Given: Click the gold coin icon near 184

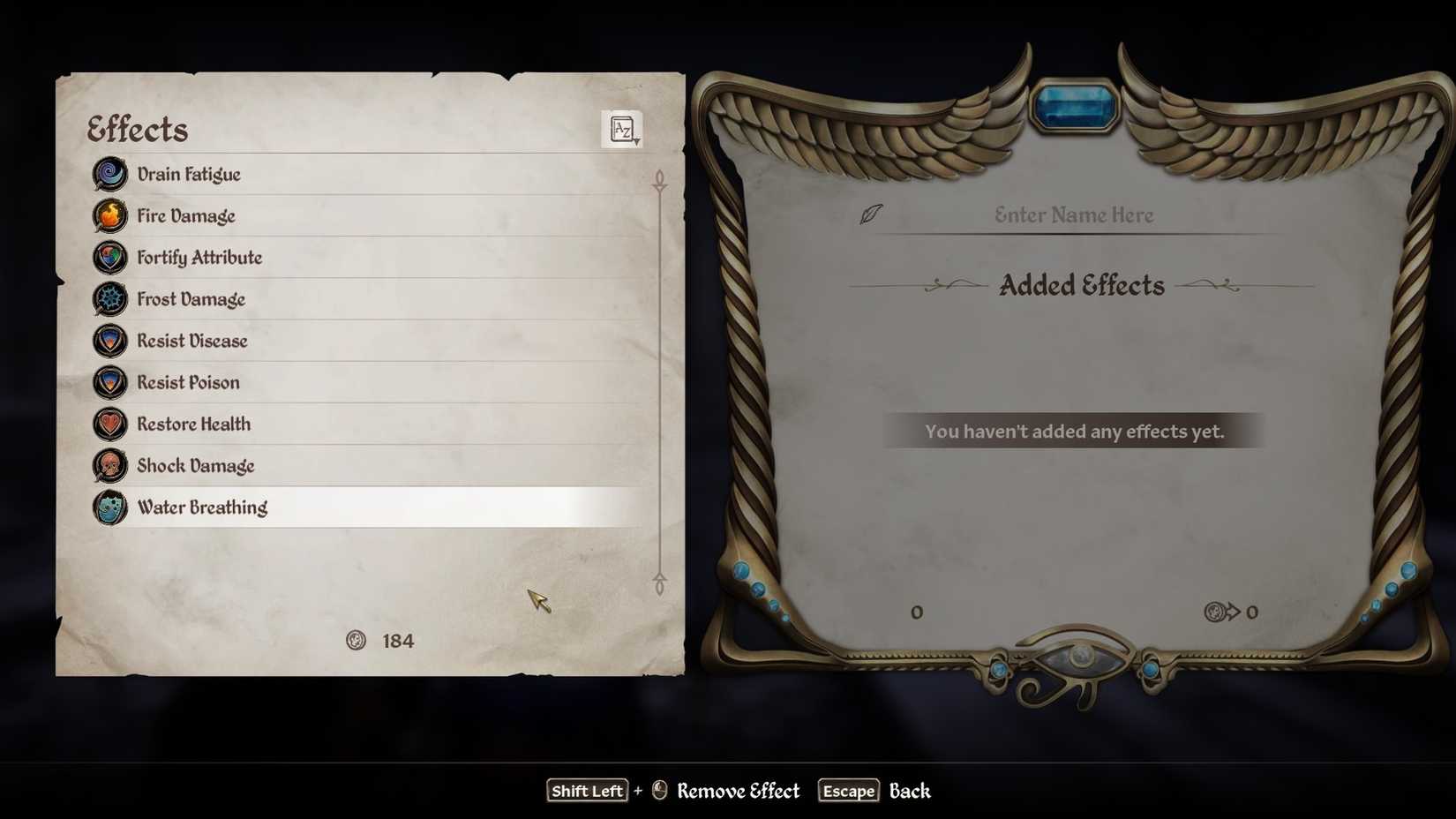Looking at the screenshot, I should point(356,640).
